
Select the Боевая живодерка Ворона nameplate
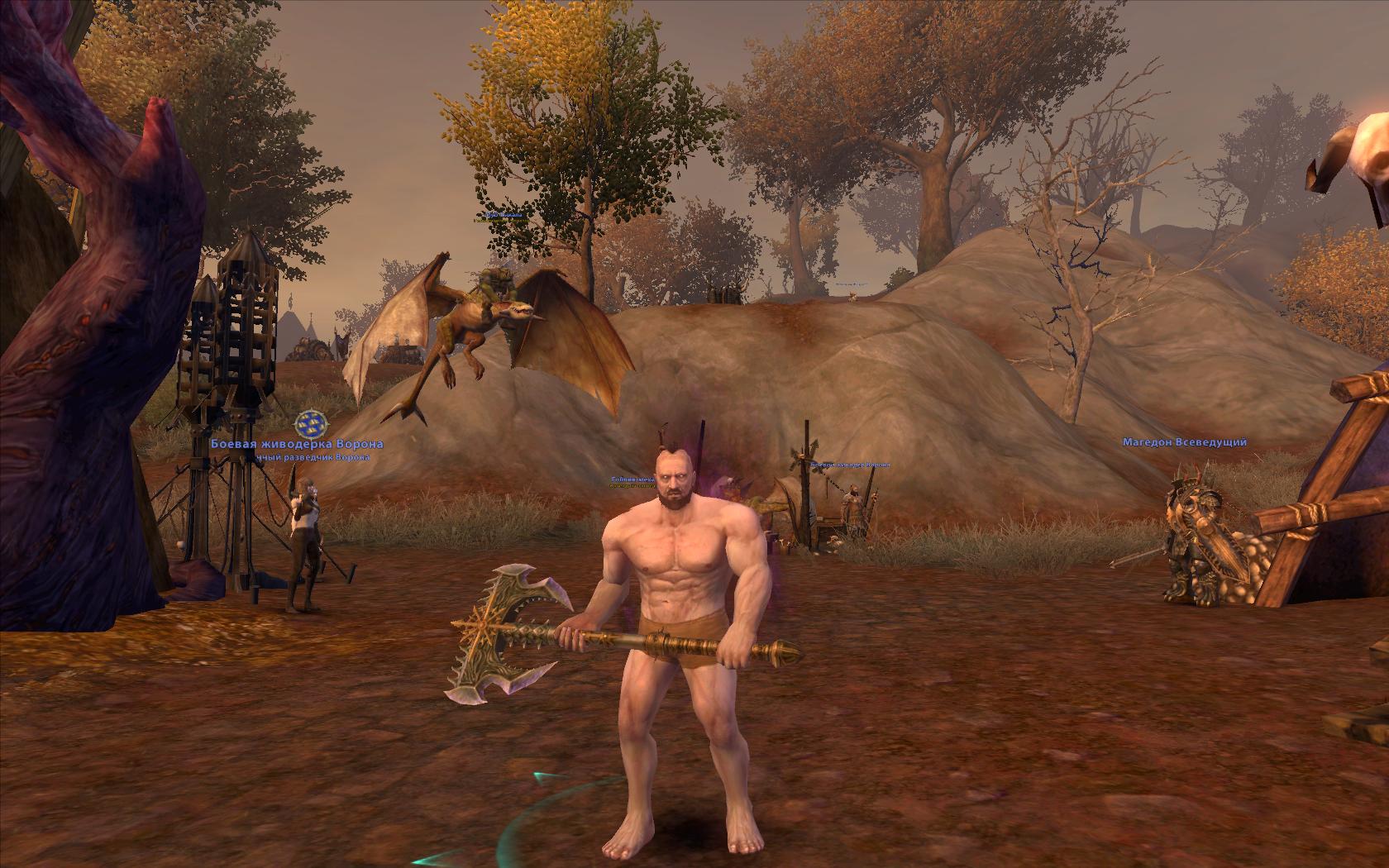click(x=297, y=444)
